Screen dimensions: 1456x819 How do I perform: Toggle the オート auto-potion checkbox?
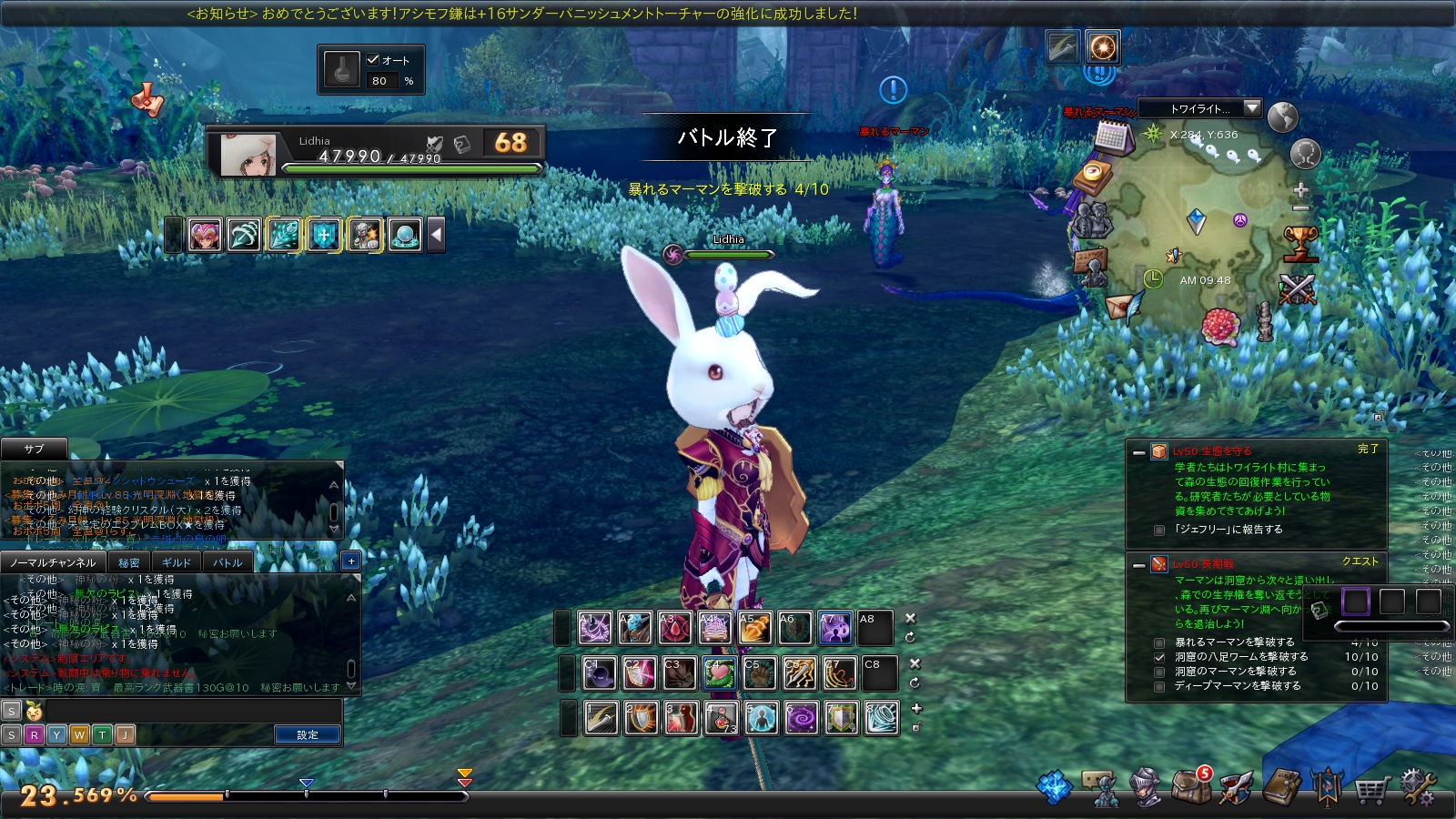tap(373, 60)
